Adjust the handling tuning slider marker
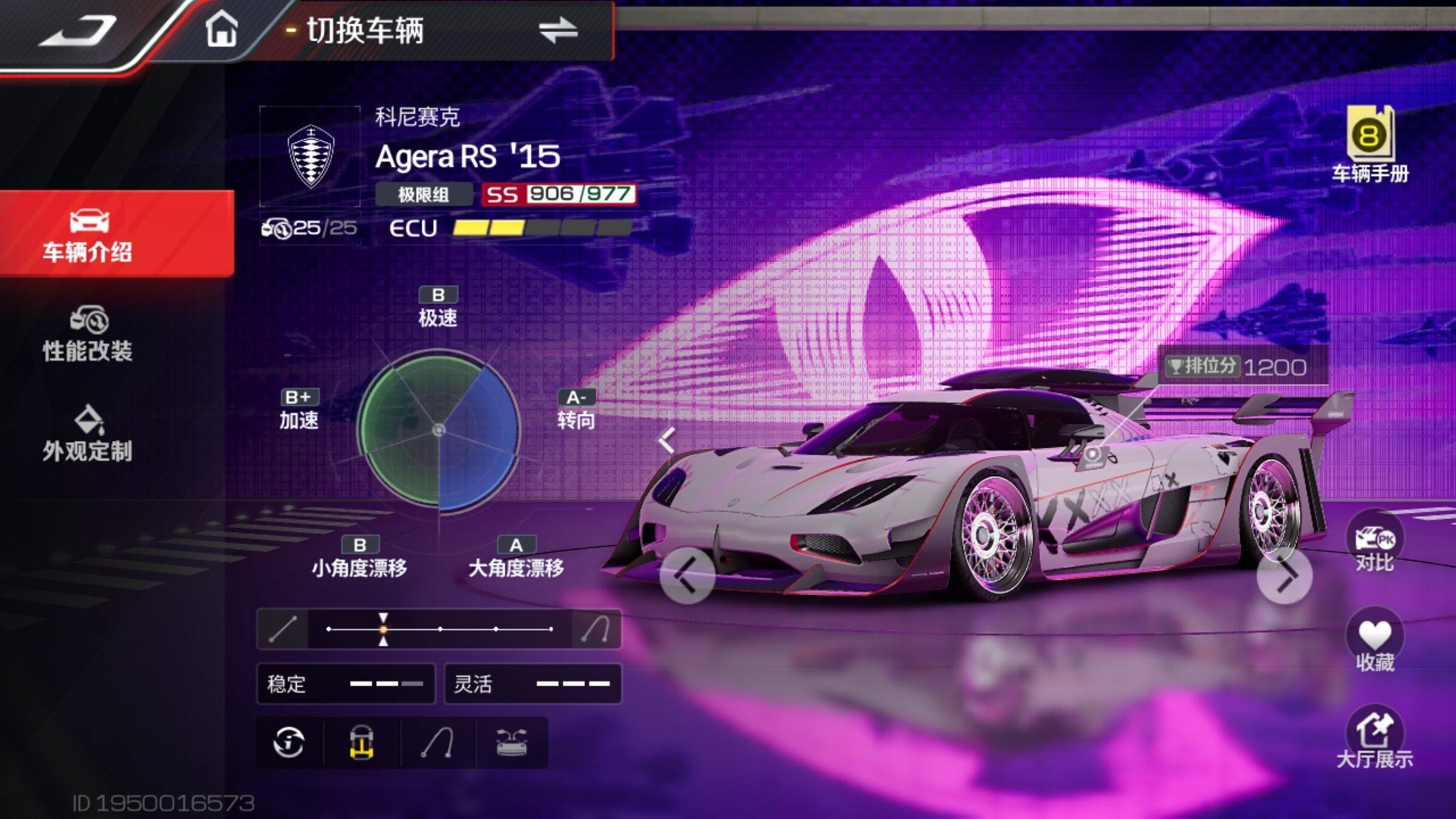The height and width of the screenshot is (819, 1456). [383, 629]
